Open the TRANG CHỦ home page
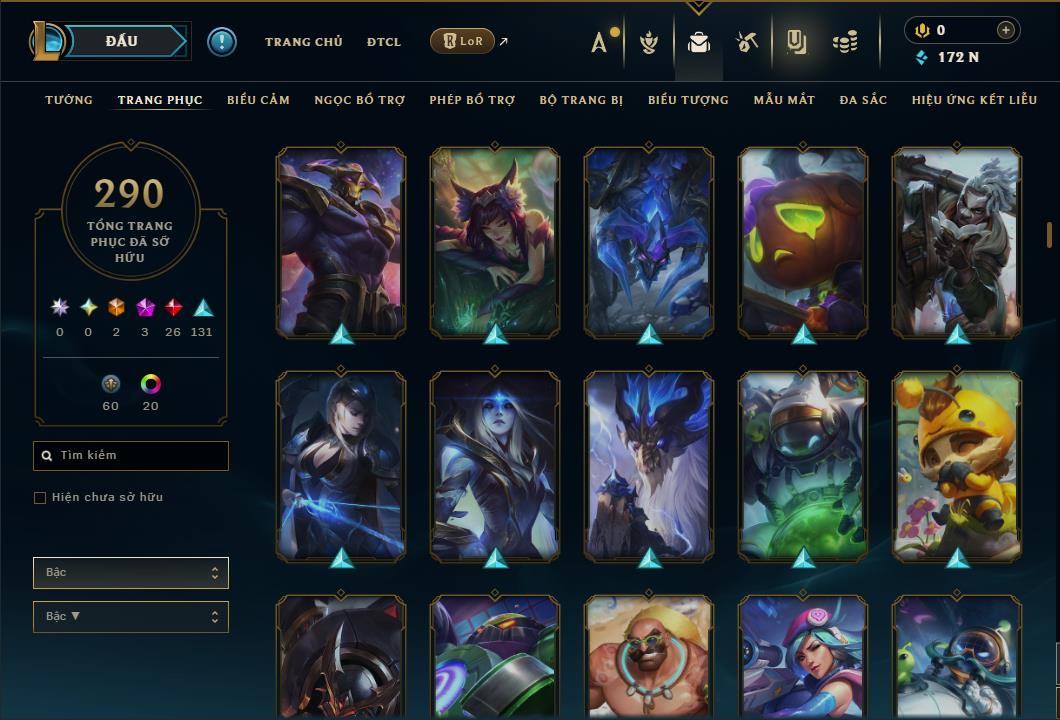This screenshot has width=1060, height=720. 303,42
